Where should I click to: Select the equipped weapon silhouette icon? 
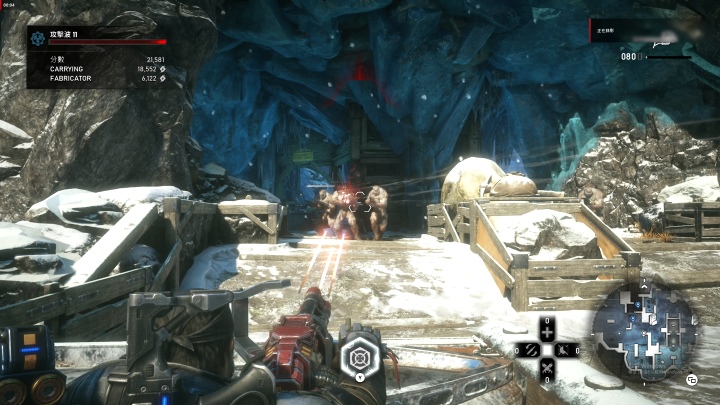pos(664,42)
